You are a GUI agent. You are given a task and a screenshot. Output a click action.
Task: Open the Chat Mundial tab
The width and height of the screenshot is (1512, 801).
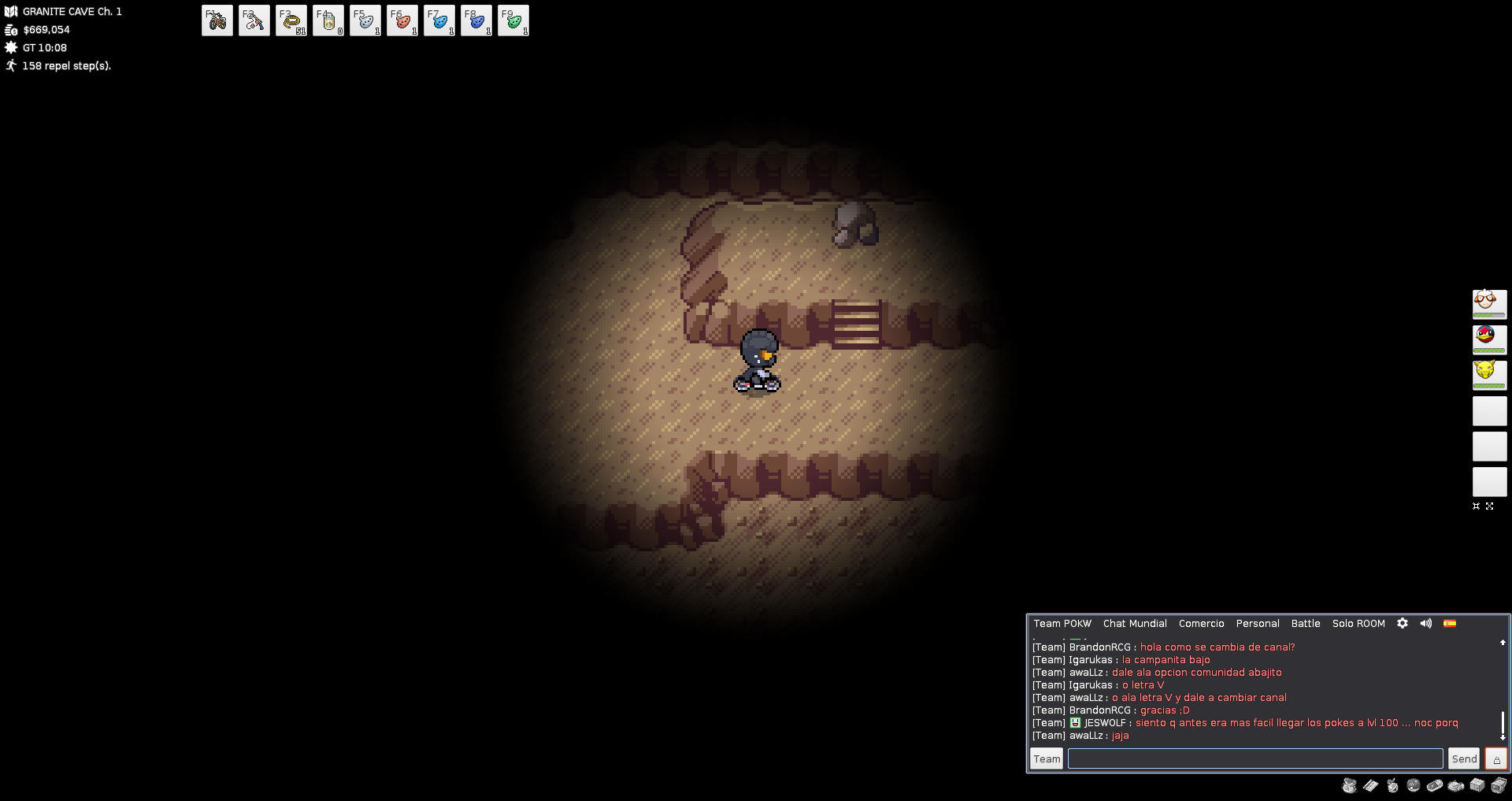(1135, 624)
